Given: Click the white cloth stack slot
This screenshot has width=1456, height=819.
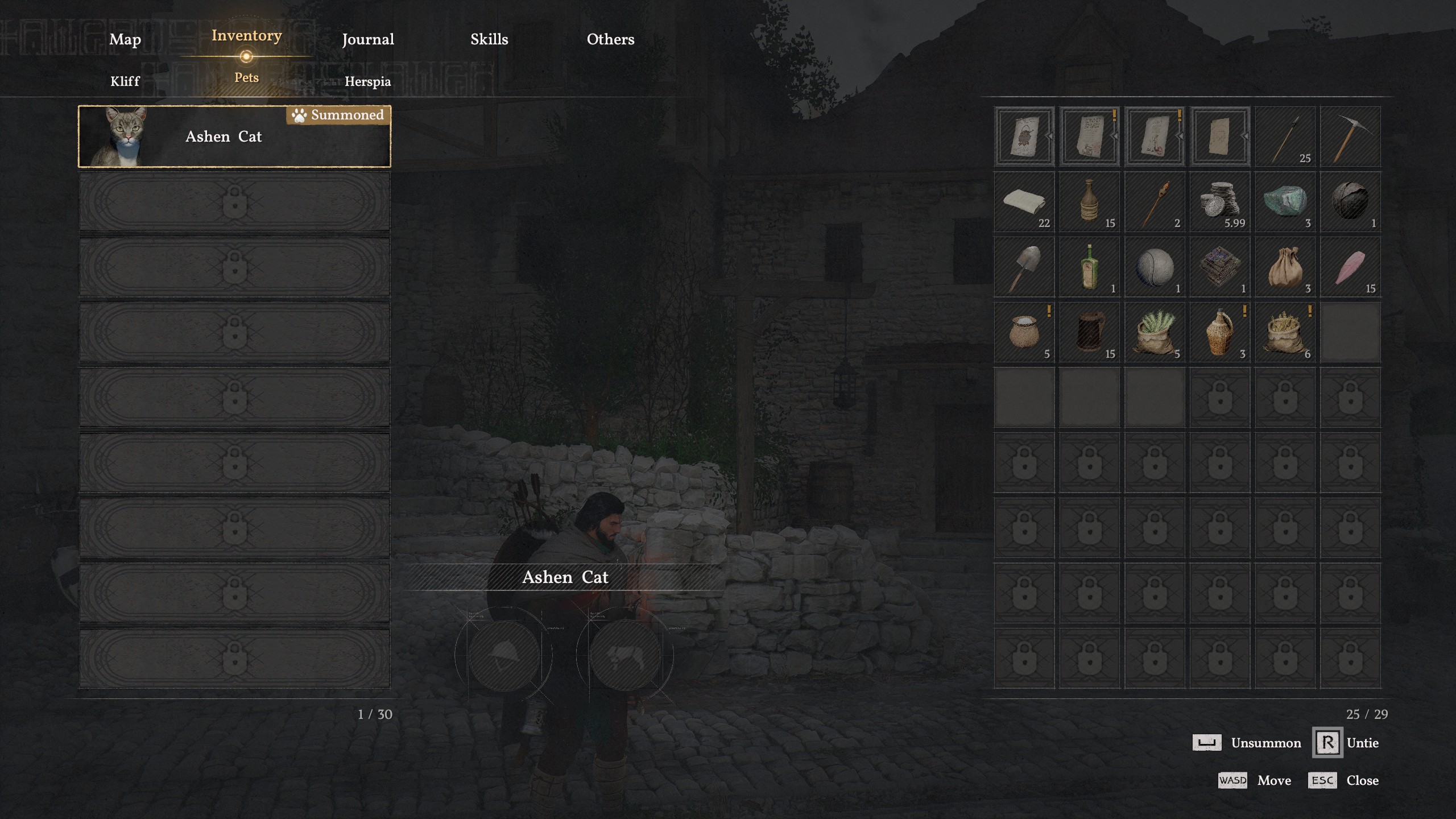Looking at the screenshot, I should pos(1024,202).
